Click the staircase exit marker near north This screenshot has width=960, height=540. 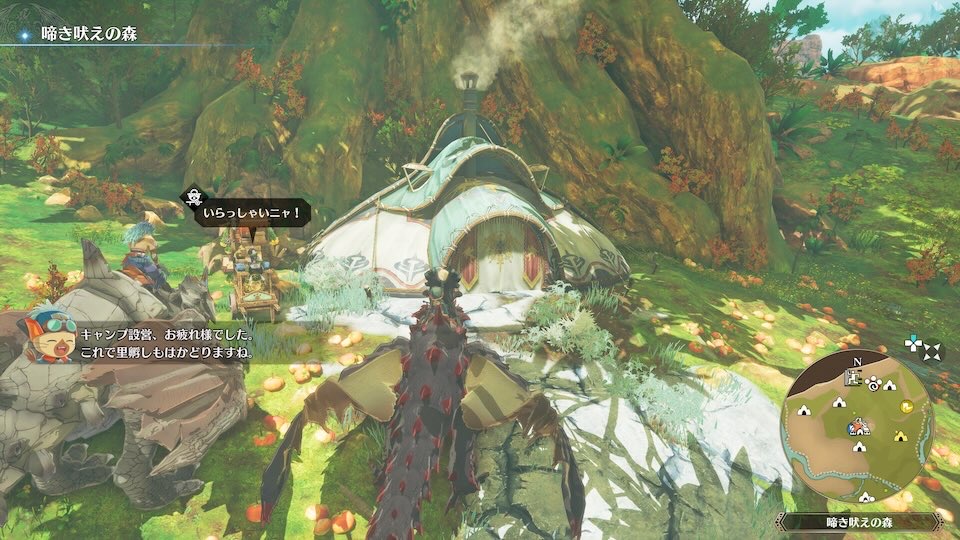coord(855,378)
